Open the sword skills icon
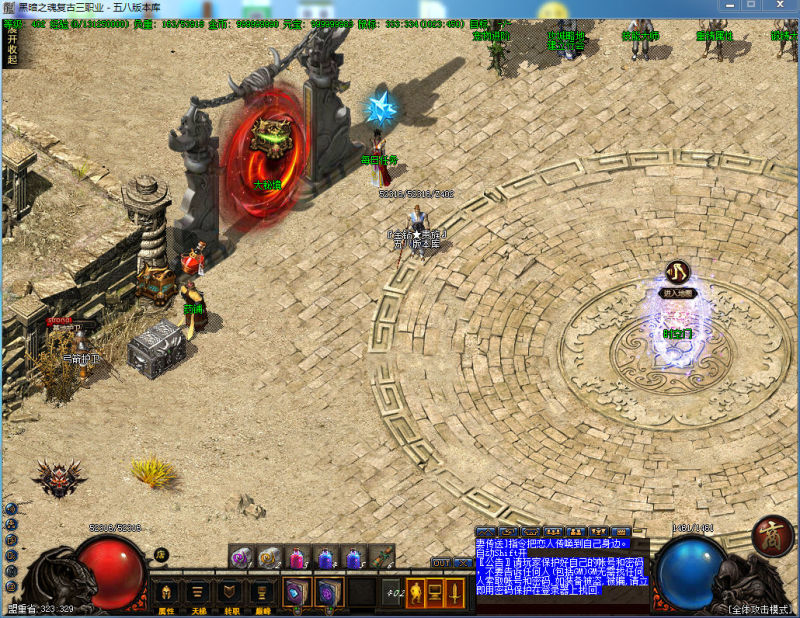 click(455, 592)
